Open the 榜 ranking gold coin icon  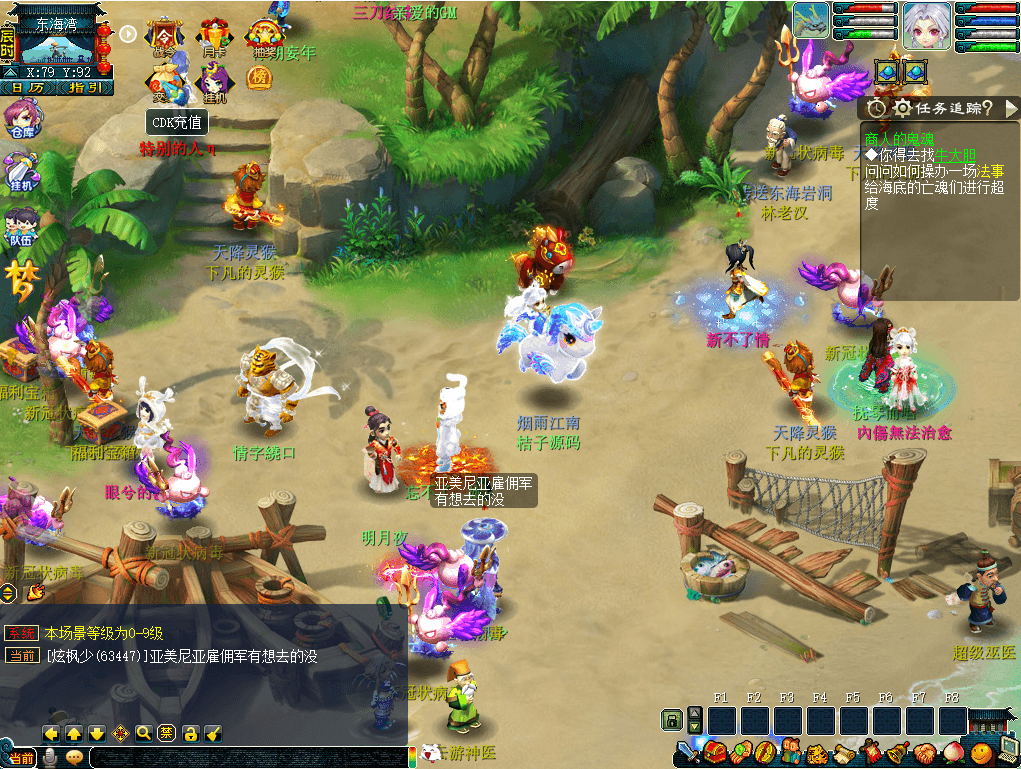259,78
